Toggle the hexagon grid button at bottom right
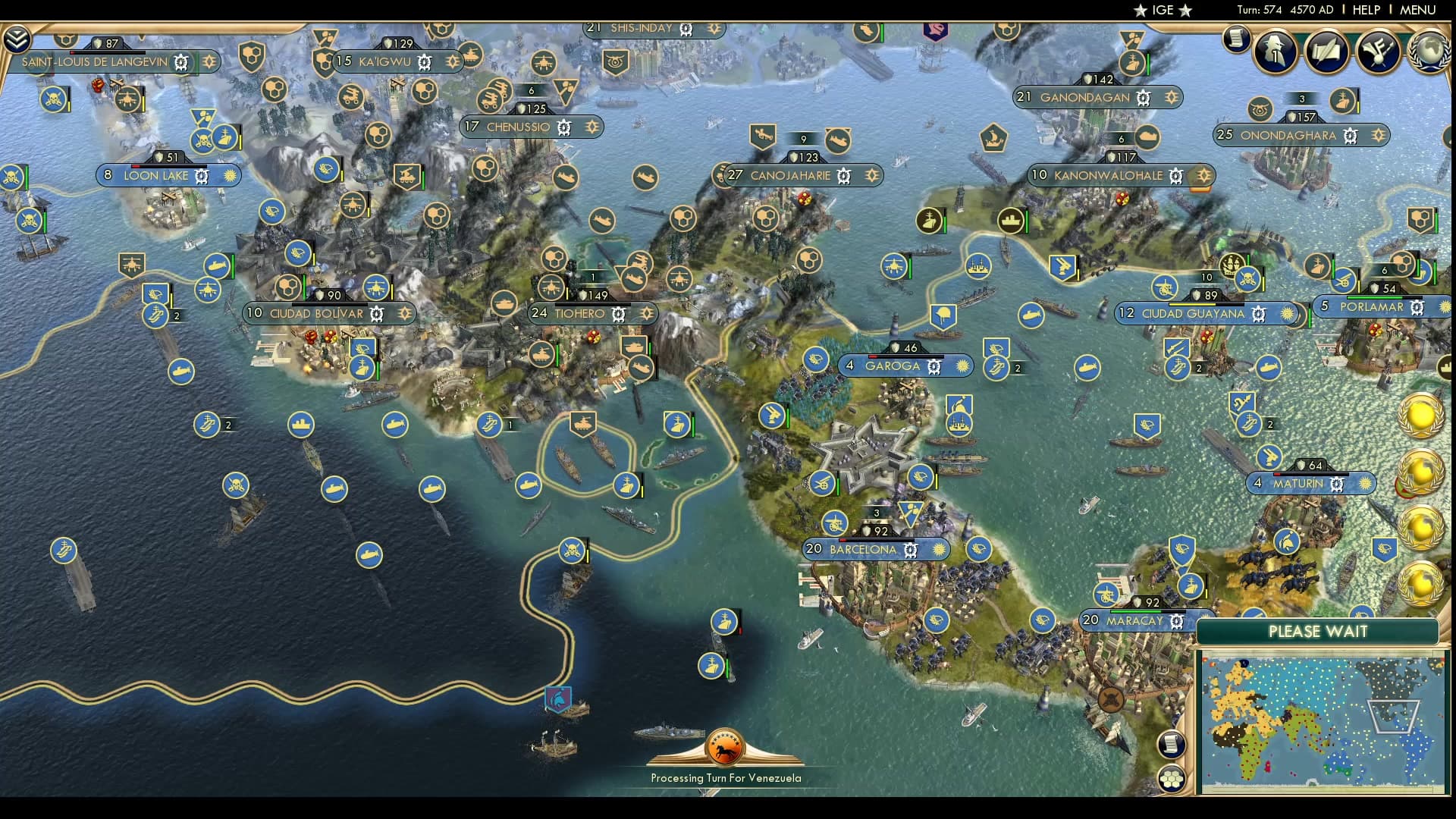 [1172, 780]
